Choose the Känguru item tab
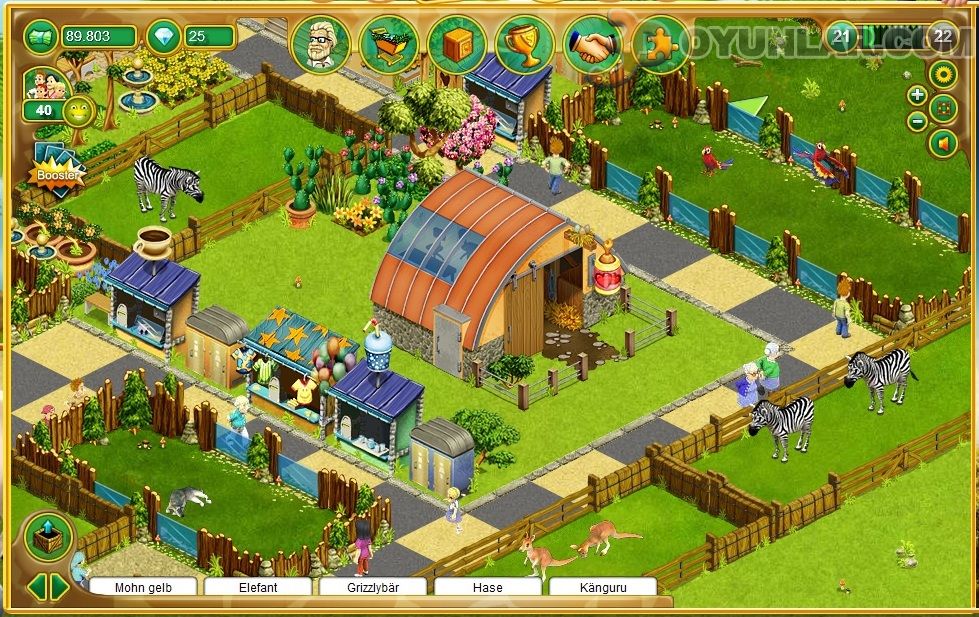979x617 pixels. (x=602, y=587)
